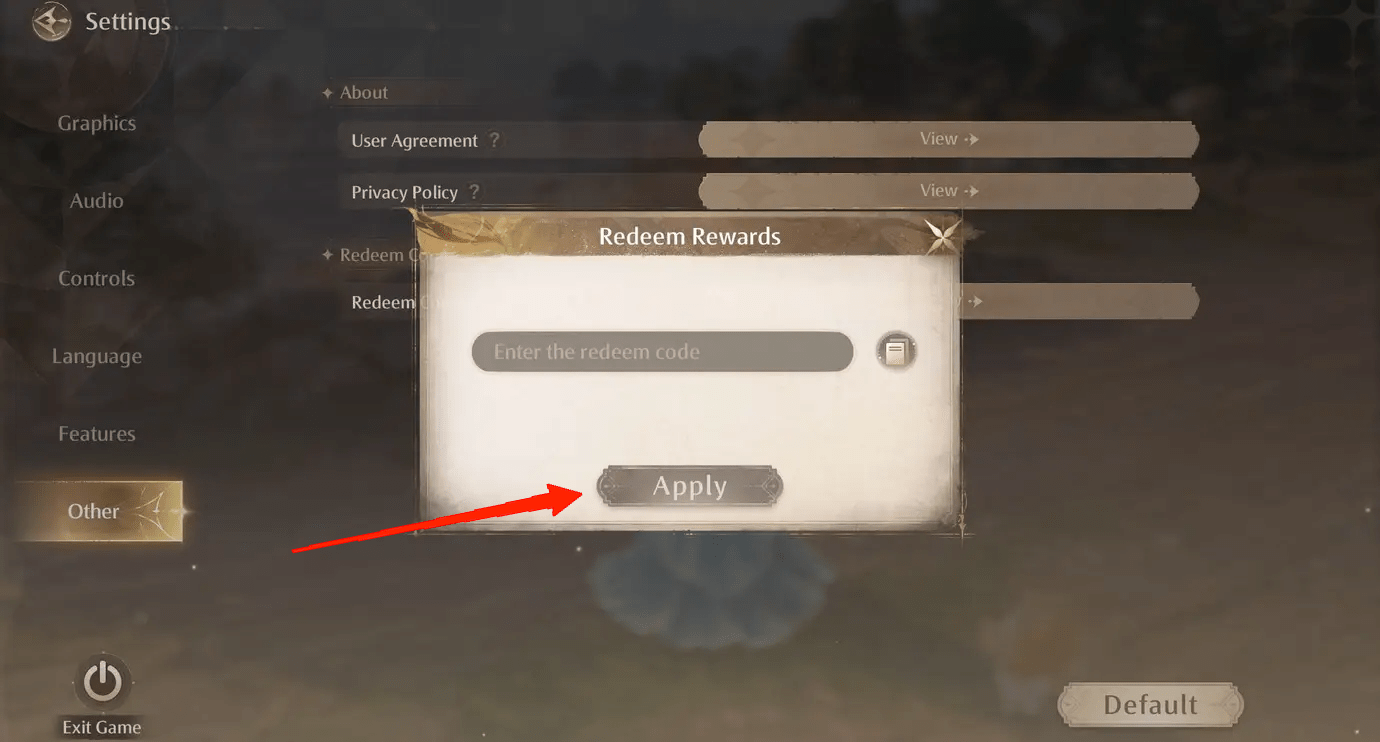Click the Exit Game power icon
The image size is (1380, 742).
100,679
